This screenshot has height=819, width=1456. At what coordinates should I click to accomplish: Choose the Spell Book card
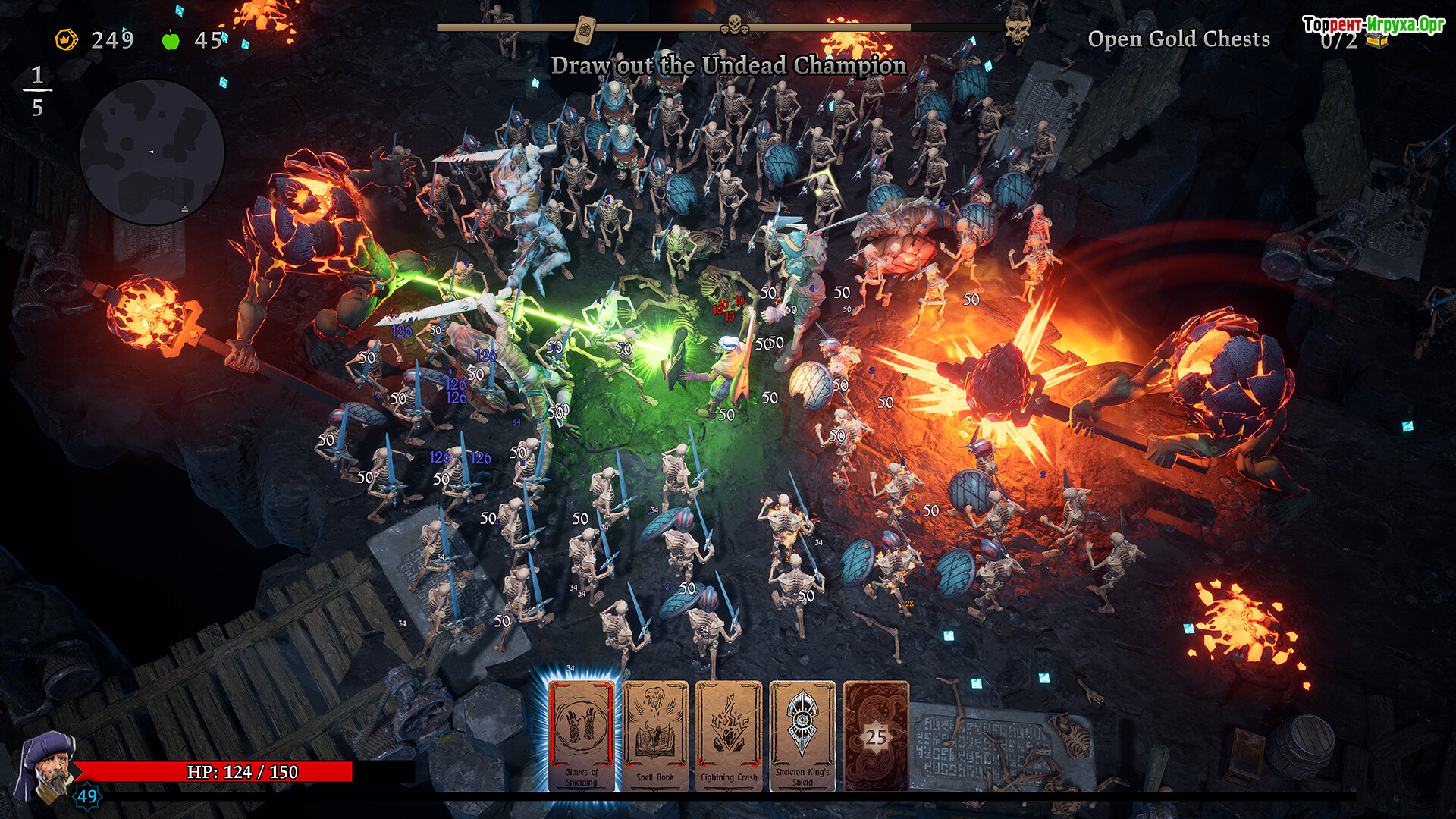655,736
